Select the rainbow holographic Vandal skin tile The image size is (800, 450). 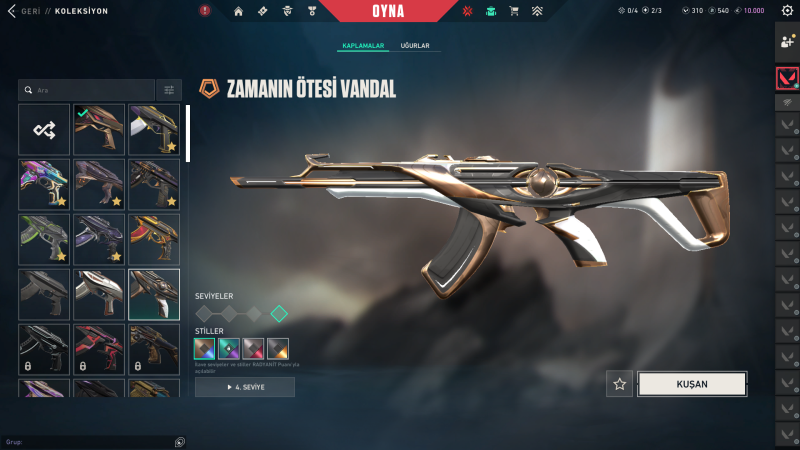(44, 184)
